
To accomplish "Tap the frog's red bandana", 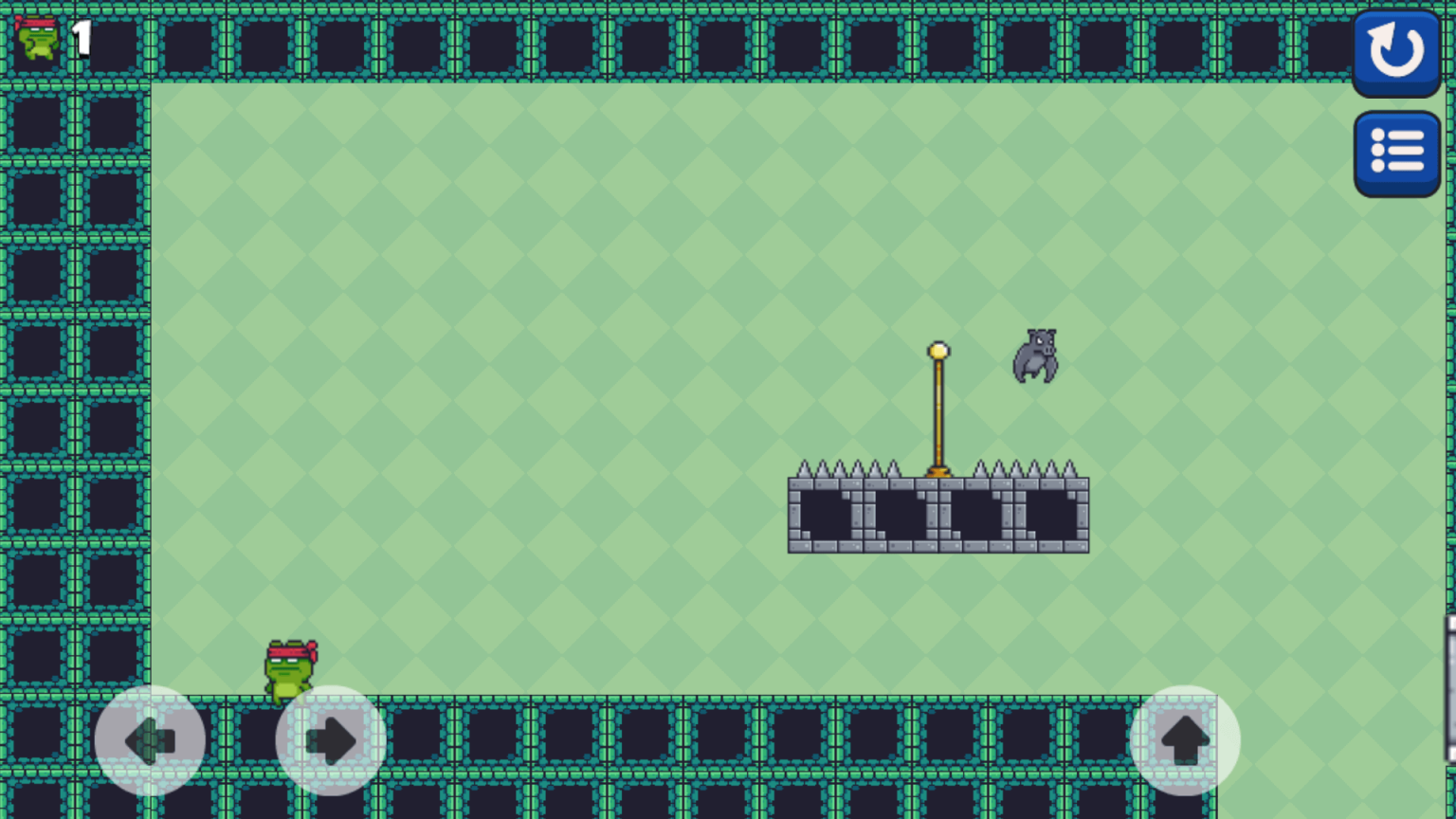I will (289, 652).
